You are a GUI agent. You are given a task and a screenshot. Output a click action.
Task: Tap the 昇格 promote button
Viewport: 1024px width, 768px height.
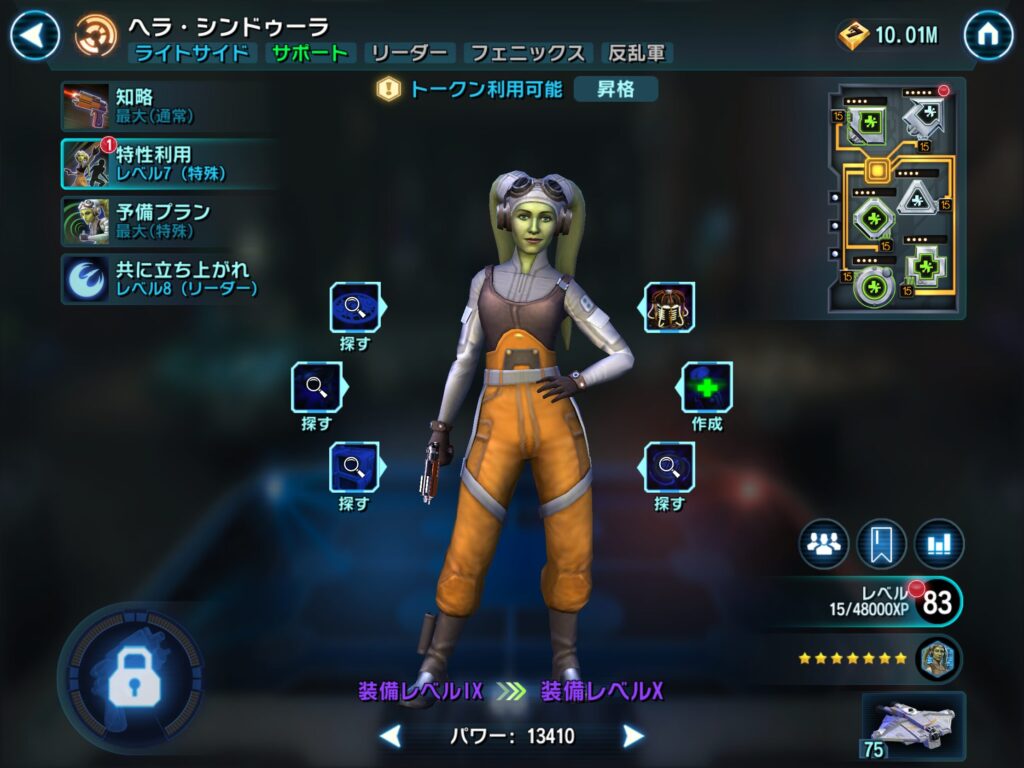pos(616,89)
